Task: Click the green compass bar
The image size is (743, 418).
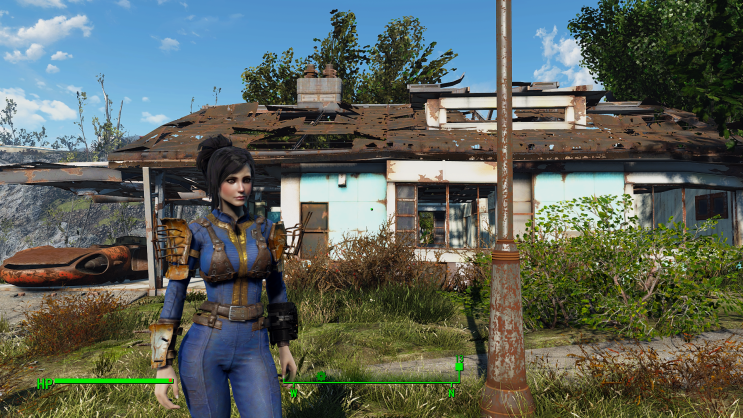Action: point(372,382)
